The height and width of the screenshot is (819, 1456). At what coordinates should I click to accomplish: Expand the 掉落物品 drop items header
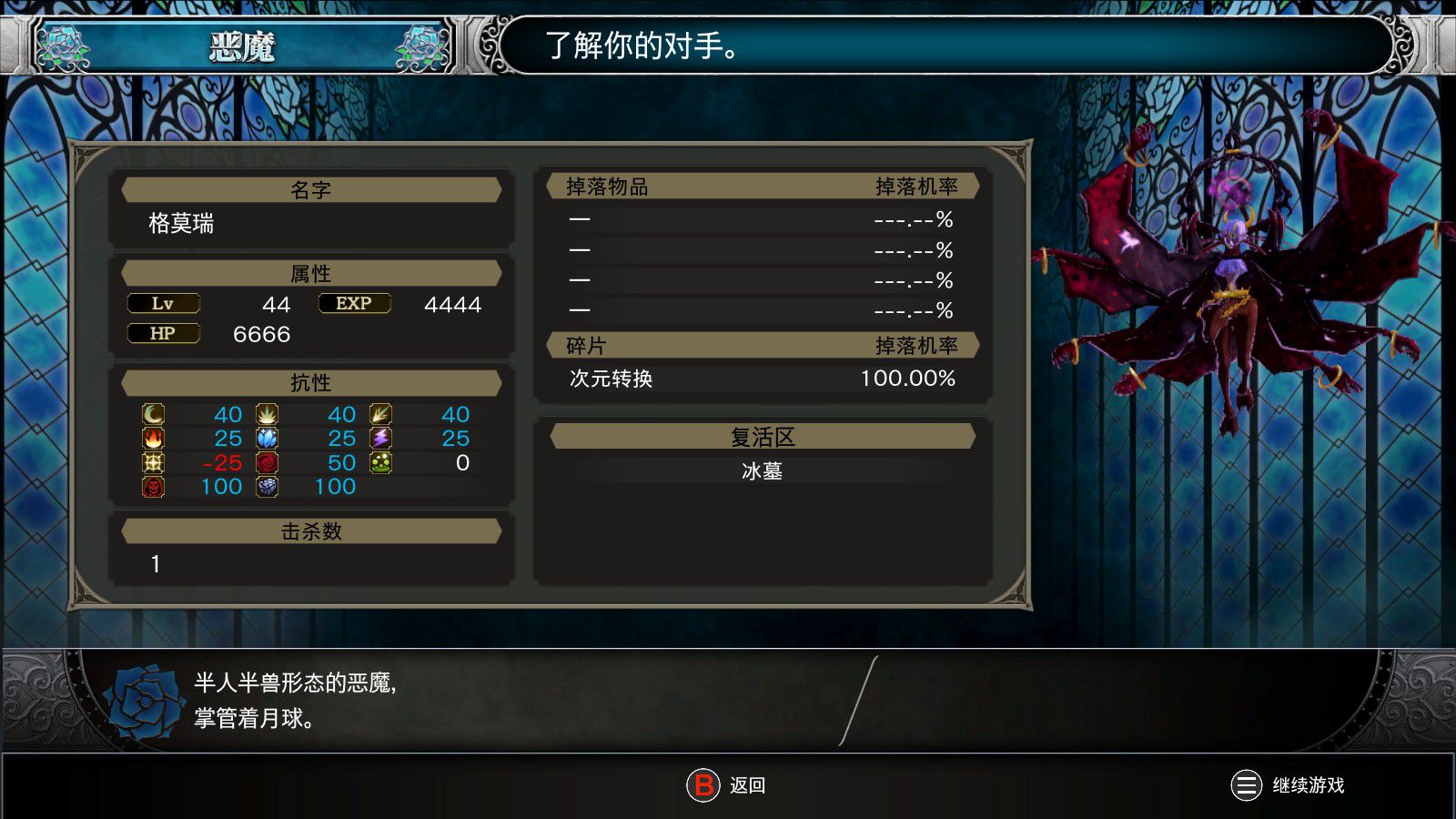point(763,185)
